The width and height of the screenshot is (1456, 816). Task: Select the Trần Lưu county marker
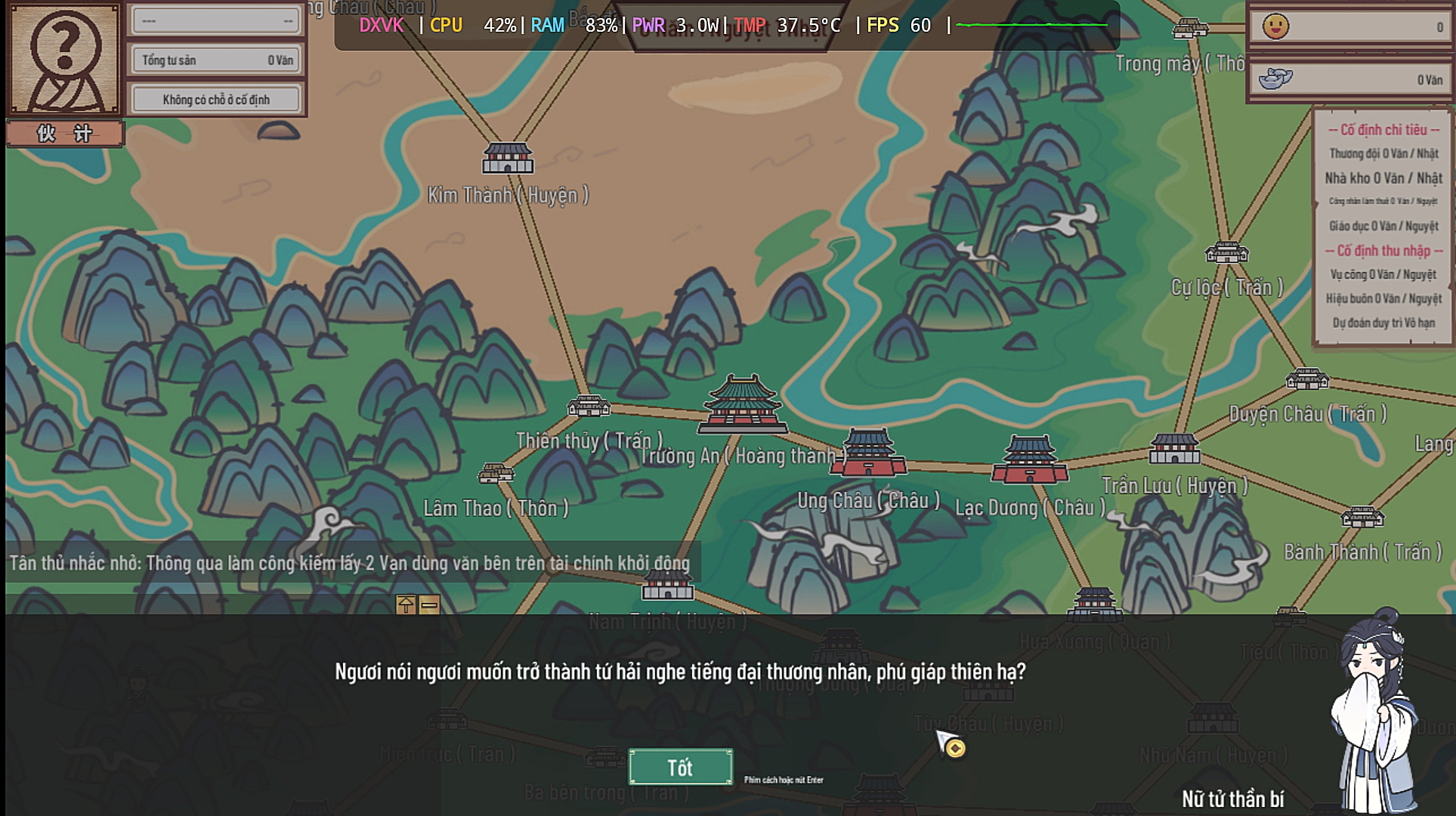click(x=1174, y=449)
